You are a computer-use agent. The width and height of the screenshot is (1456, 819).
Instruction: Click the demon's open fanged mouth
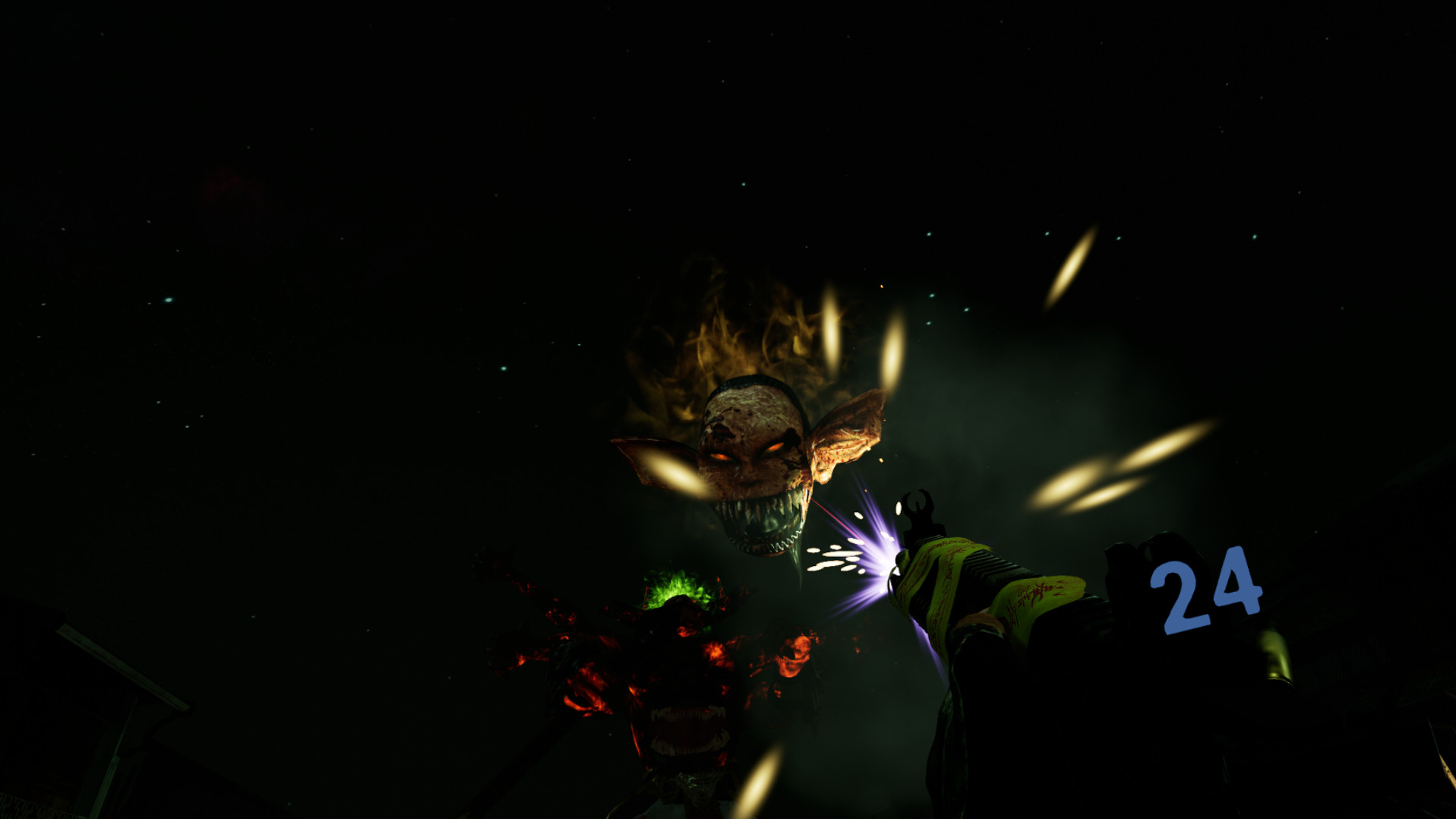tap(767, 524)
